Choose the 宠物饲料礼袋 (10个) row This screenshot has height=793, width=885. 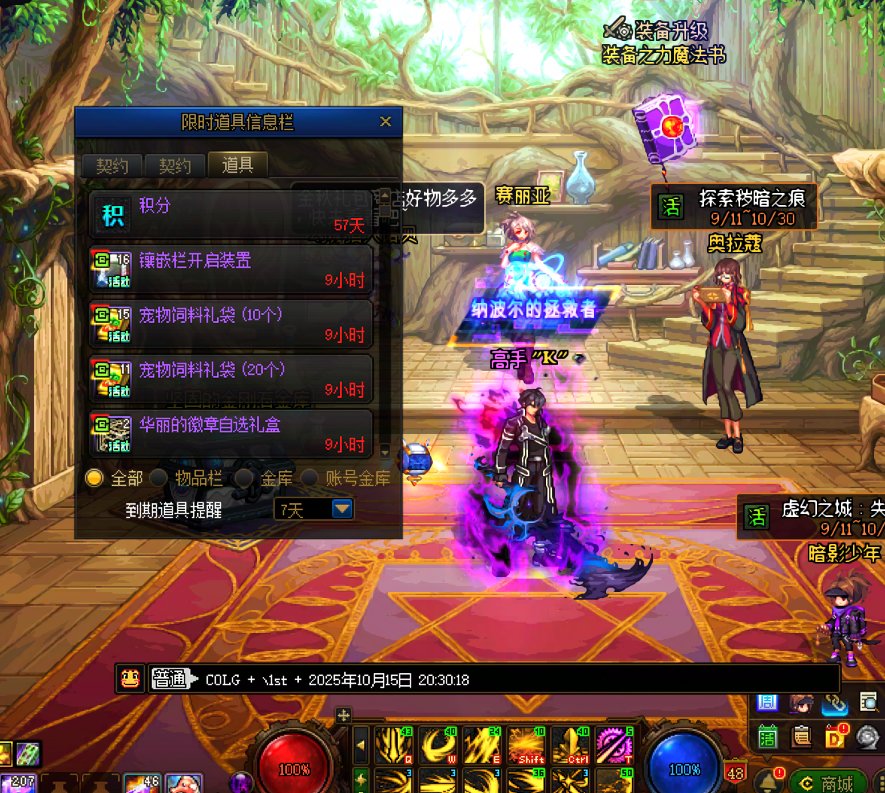230,325
